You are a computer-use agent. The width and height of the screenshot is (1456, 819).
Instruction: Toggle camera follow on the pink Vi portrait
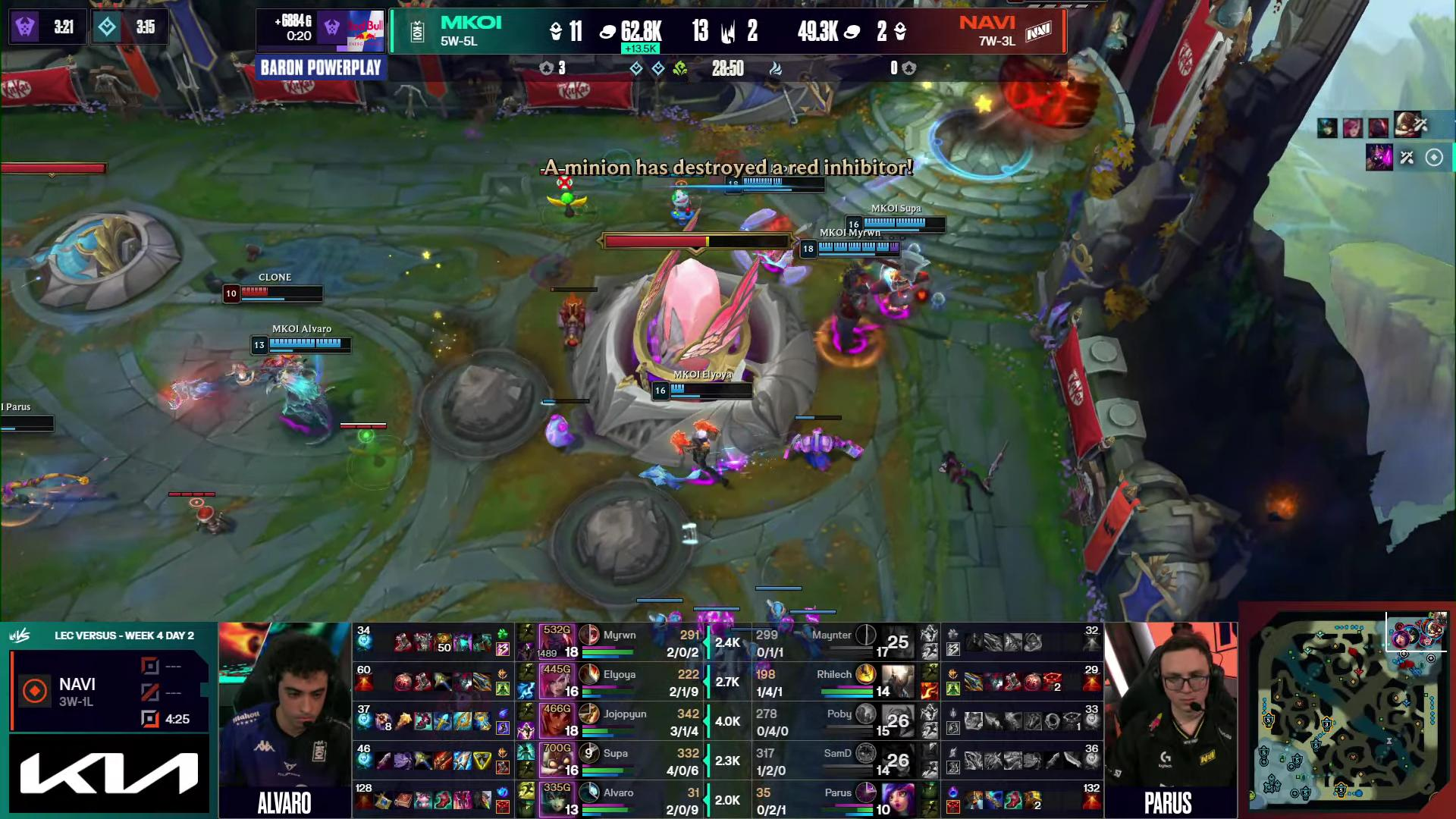[x=1353, y=128]
